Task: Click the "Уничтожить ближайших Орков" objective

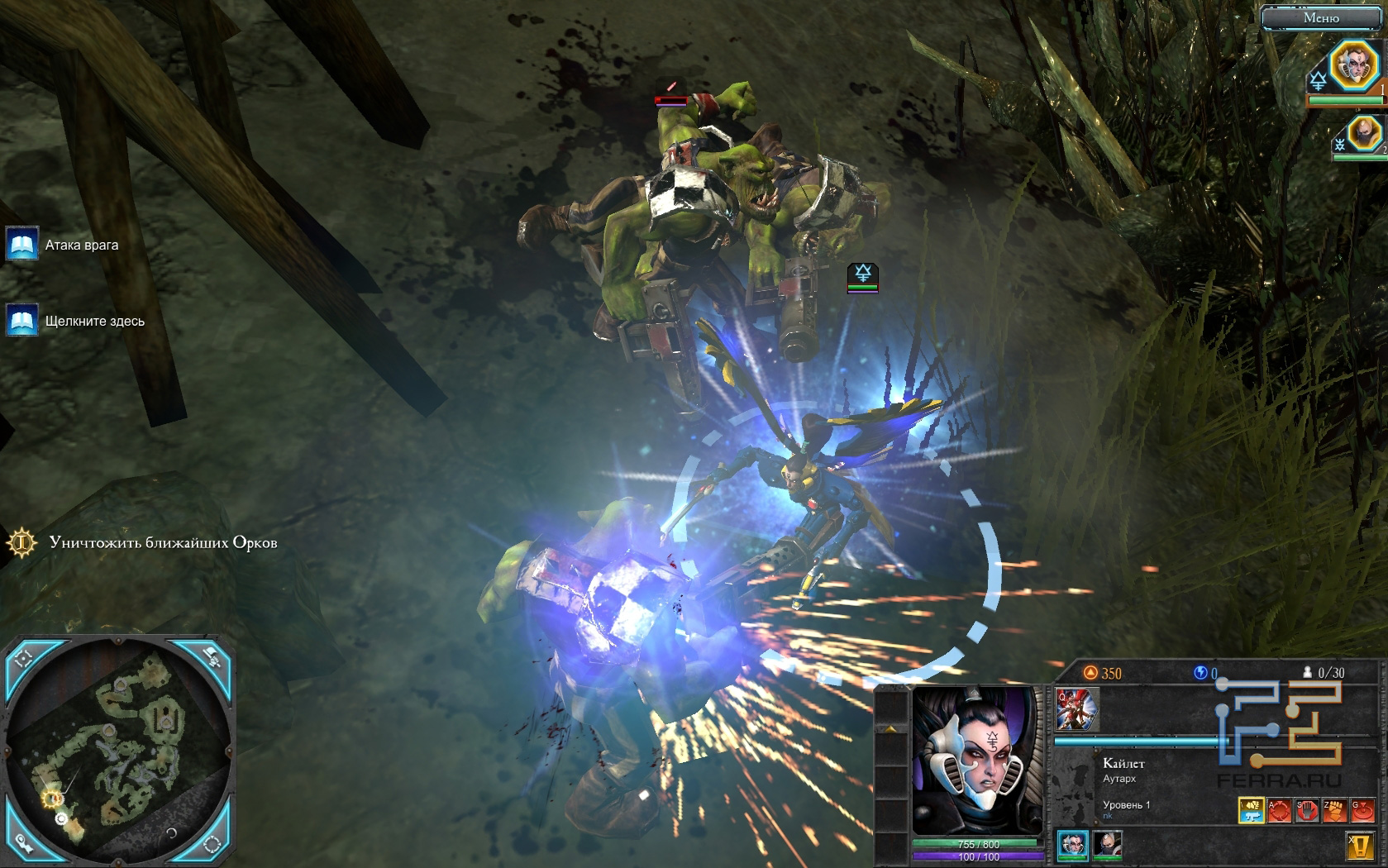Action: tap(162, 543)
